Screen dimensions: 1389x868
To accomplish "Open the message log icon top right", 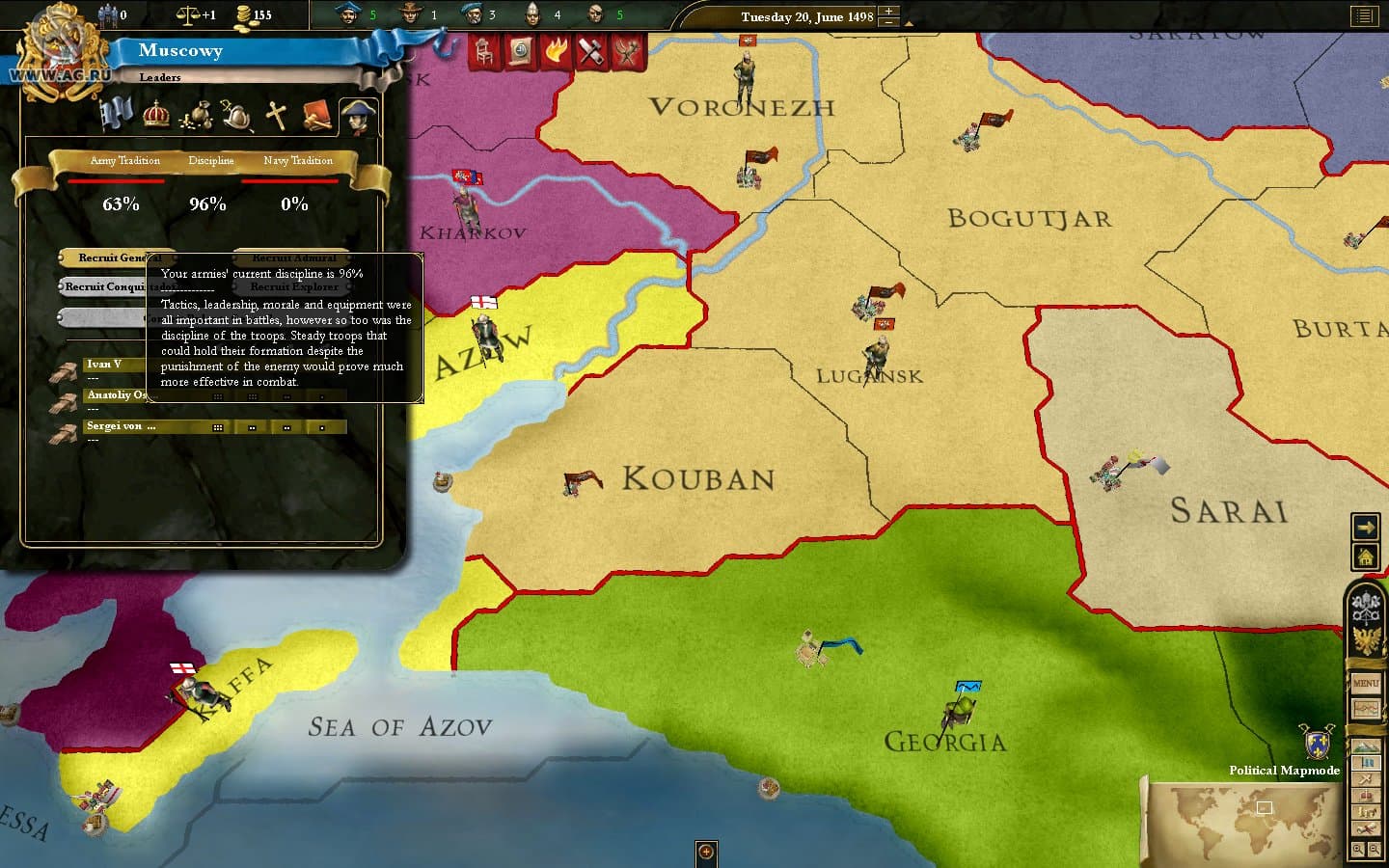I will tap(1363, 15).
